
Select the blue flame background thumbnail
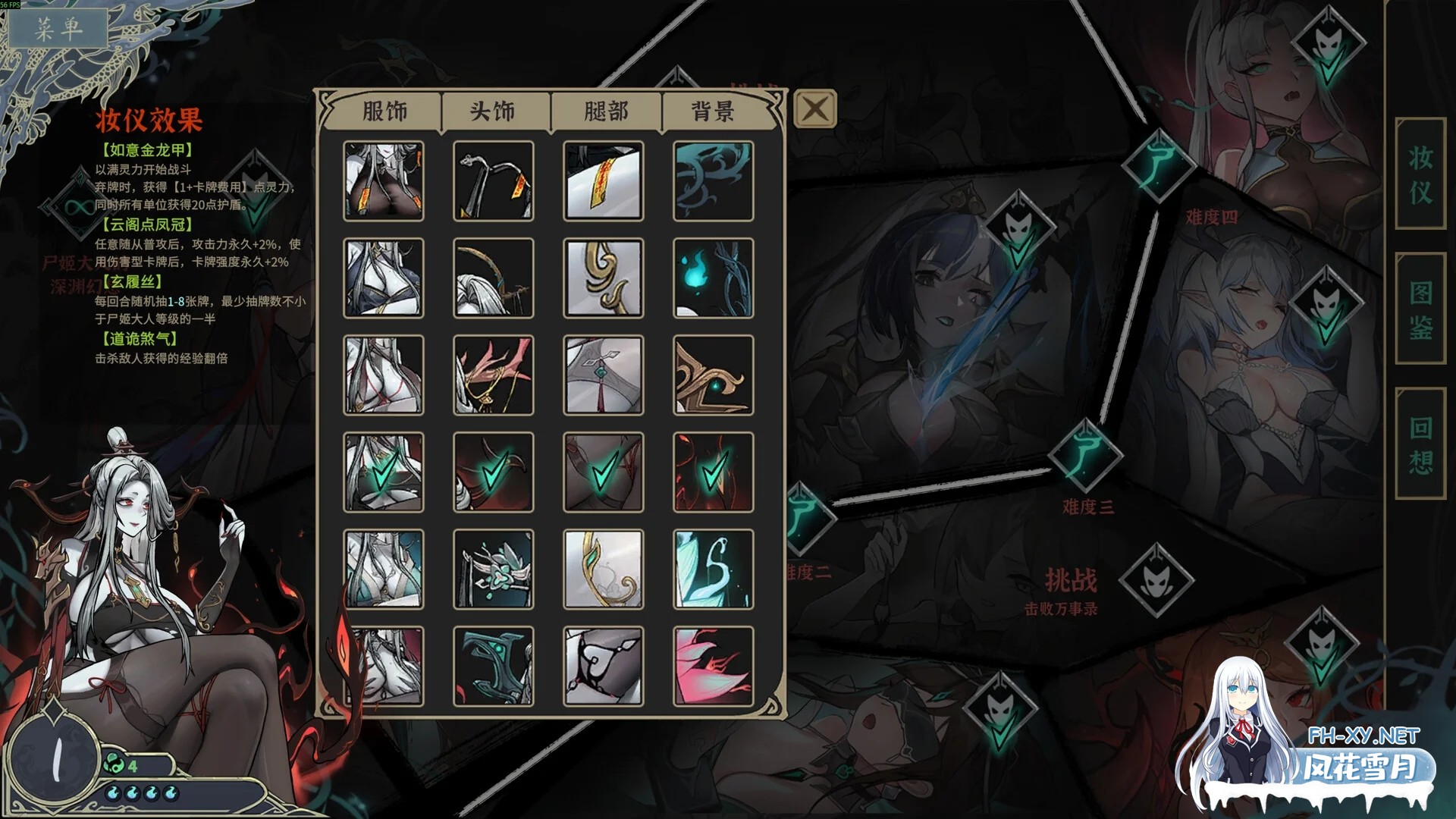pos(711,277)
